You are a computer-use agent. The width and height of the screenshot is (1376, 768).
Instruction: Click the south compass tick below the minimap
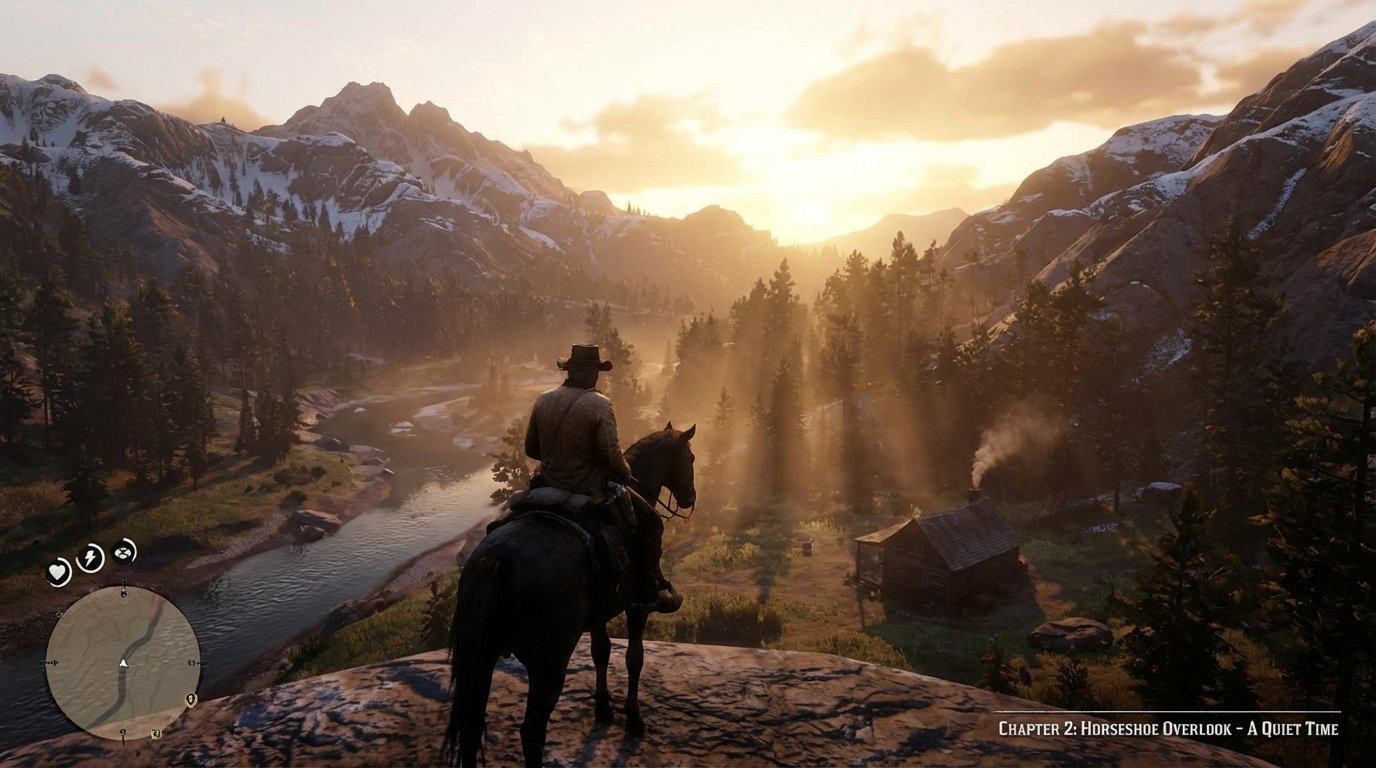pos(123,735)
